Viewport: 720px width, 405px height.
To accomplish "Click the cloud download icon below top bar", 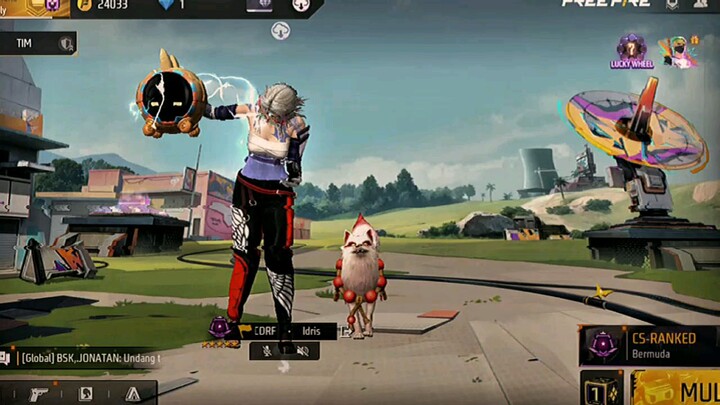I will tap(281, 31).
